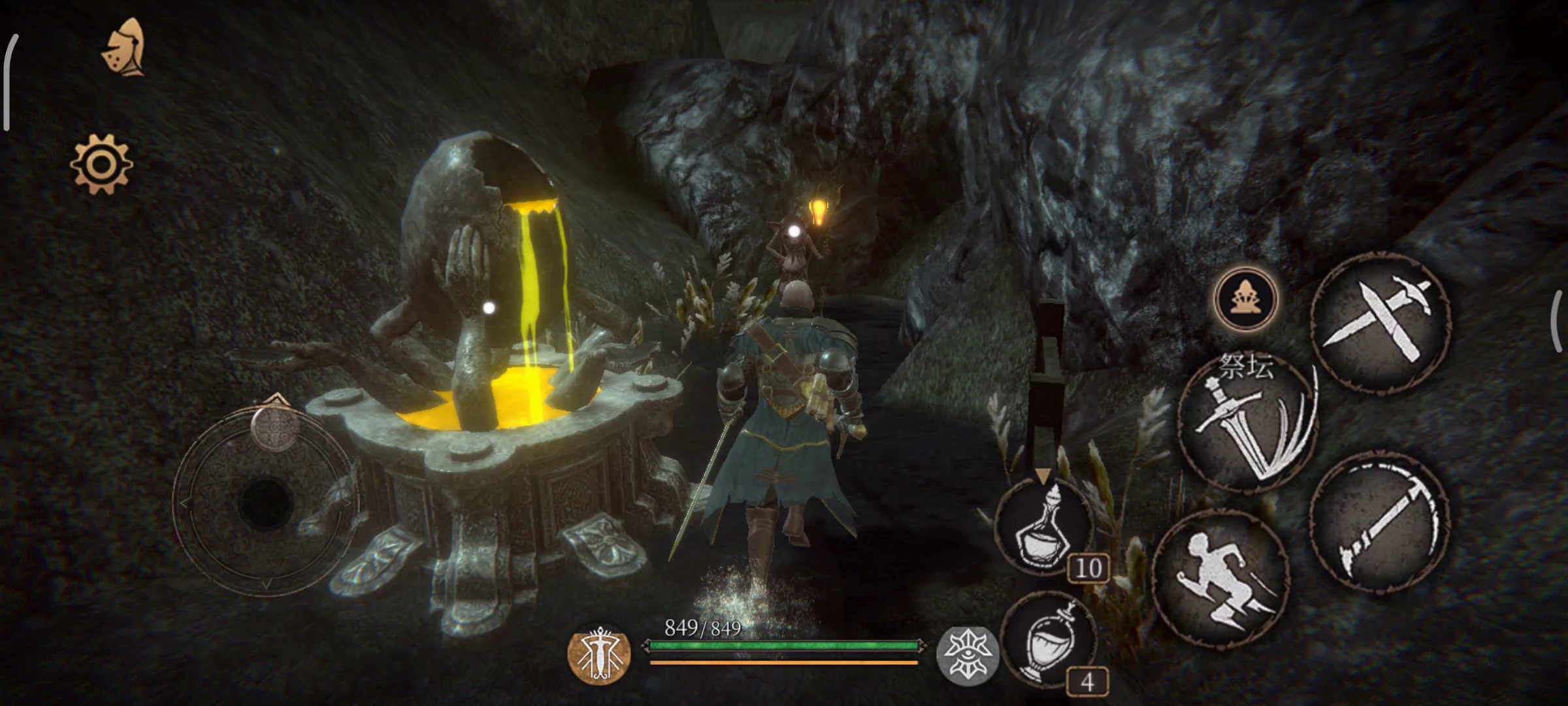Tap the knight helmet character icon
Viewport: 1568px width, 706px height.
[x=125, y=48]
